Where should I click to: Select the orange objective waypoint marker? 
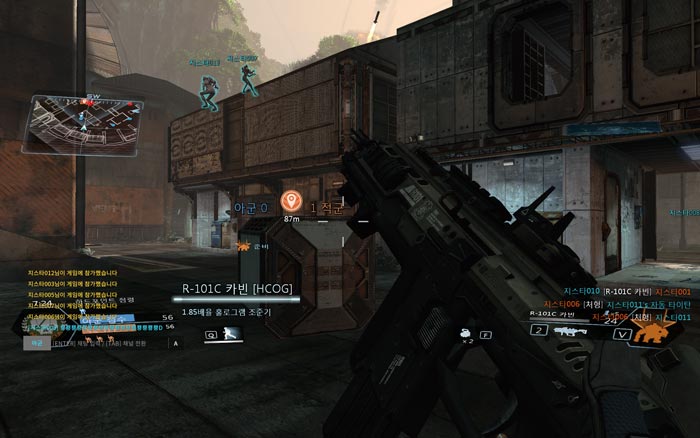pyautogui.click(x=291, y=200)
